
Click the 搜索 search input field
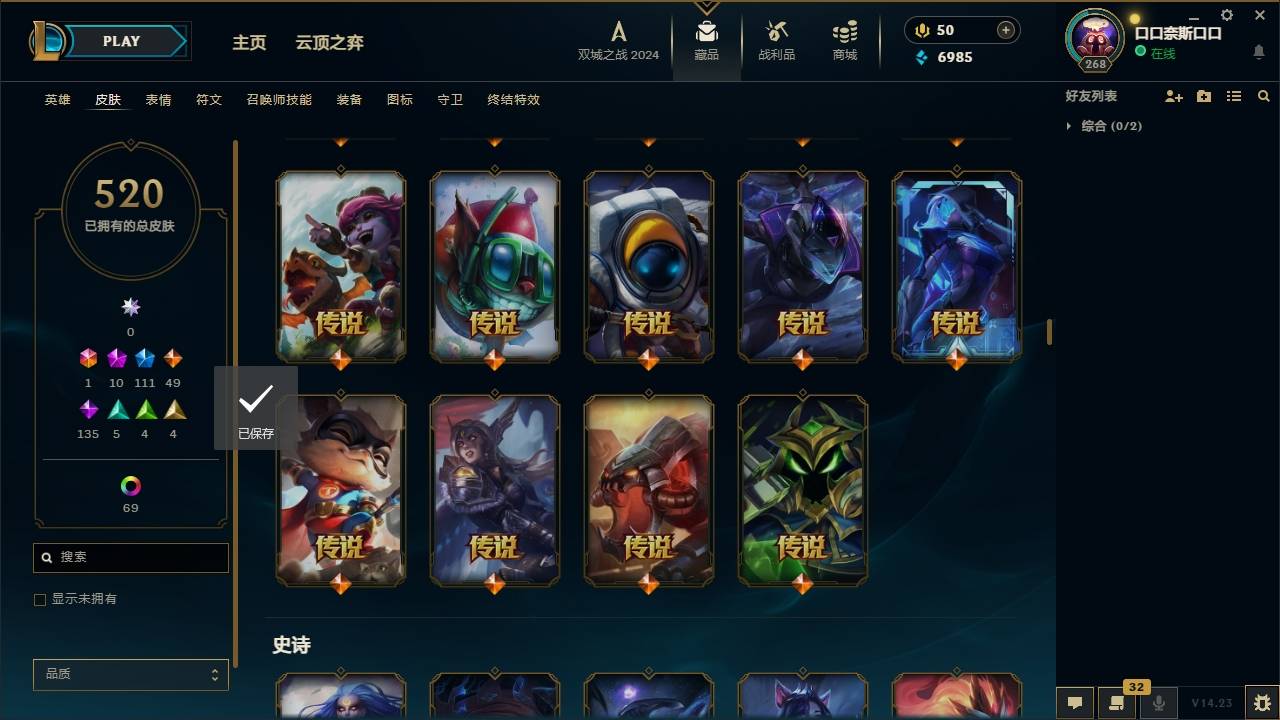tap(130, 557)
